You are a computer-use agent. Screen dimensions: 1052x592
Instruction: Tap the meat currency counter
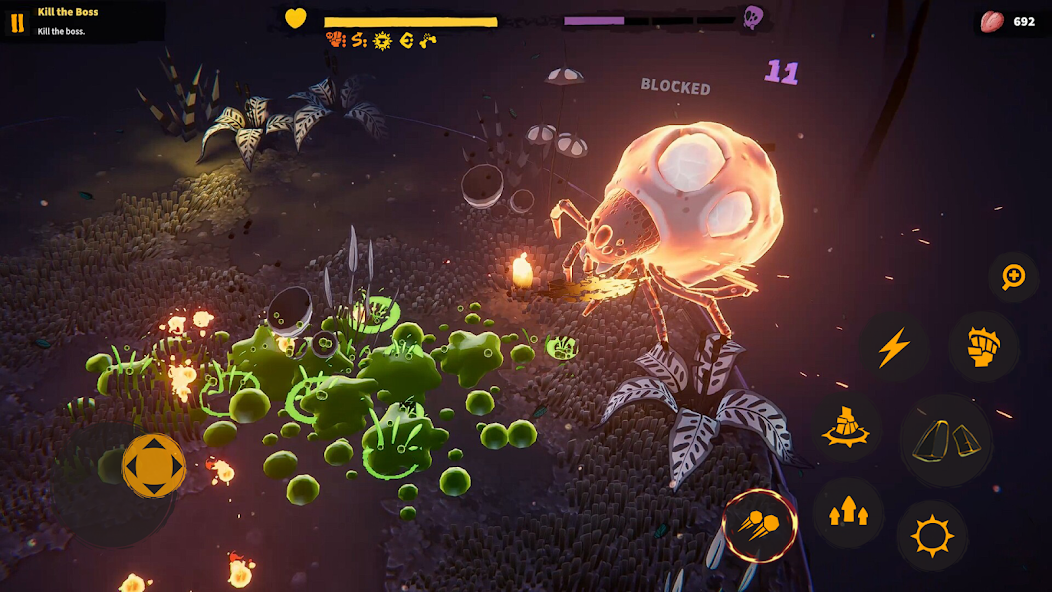tap(1010, 21)
